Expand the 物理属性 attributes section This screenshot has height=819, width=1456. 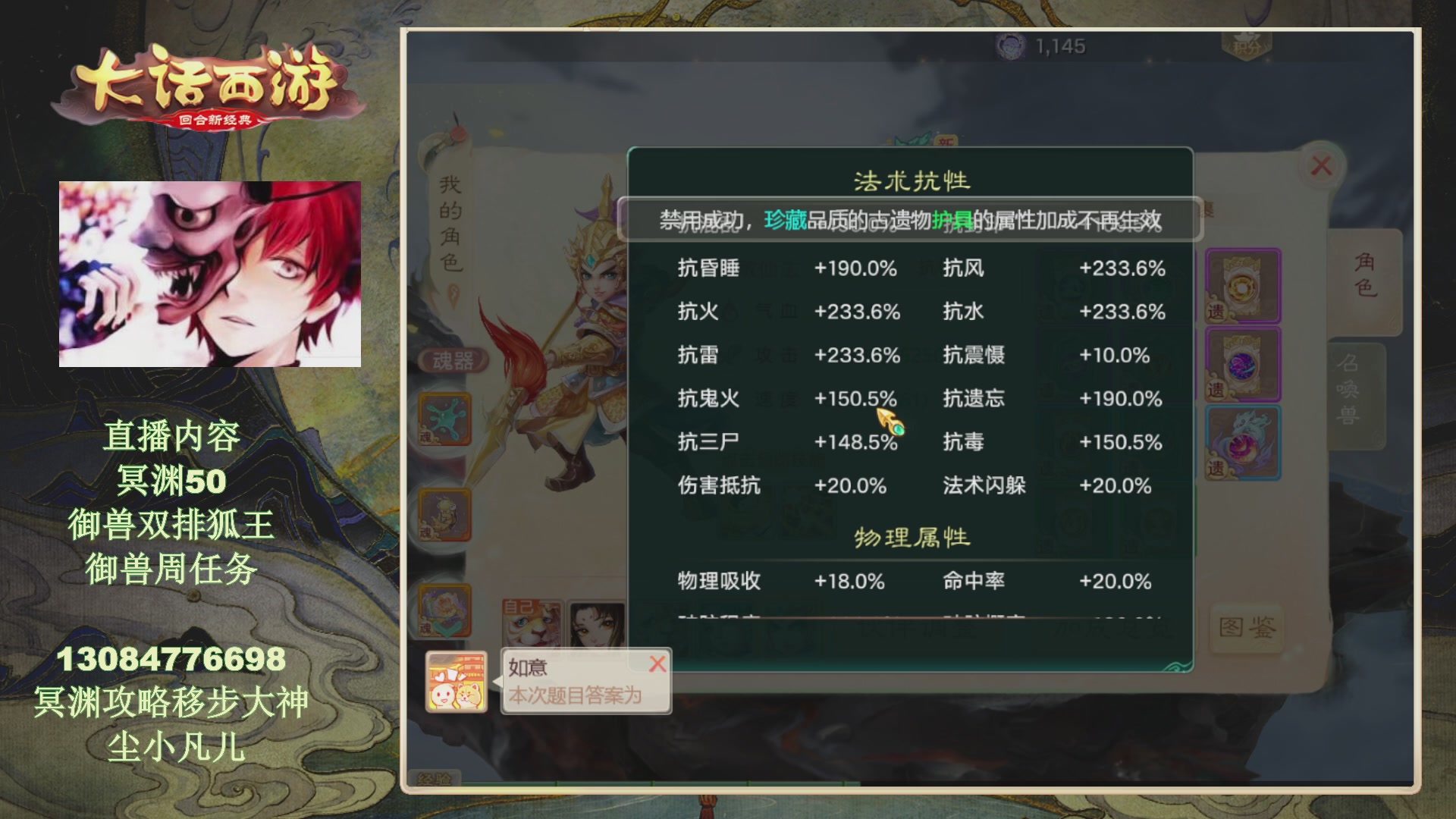point(907,536)
